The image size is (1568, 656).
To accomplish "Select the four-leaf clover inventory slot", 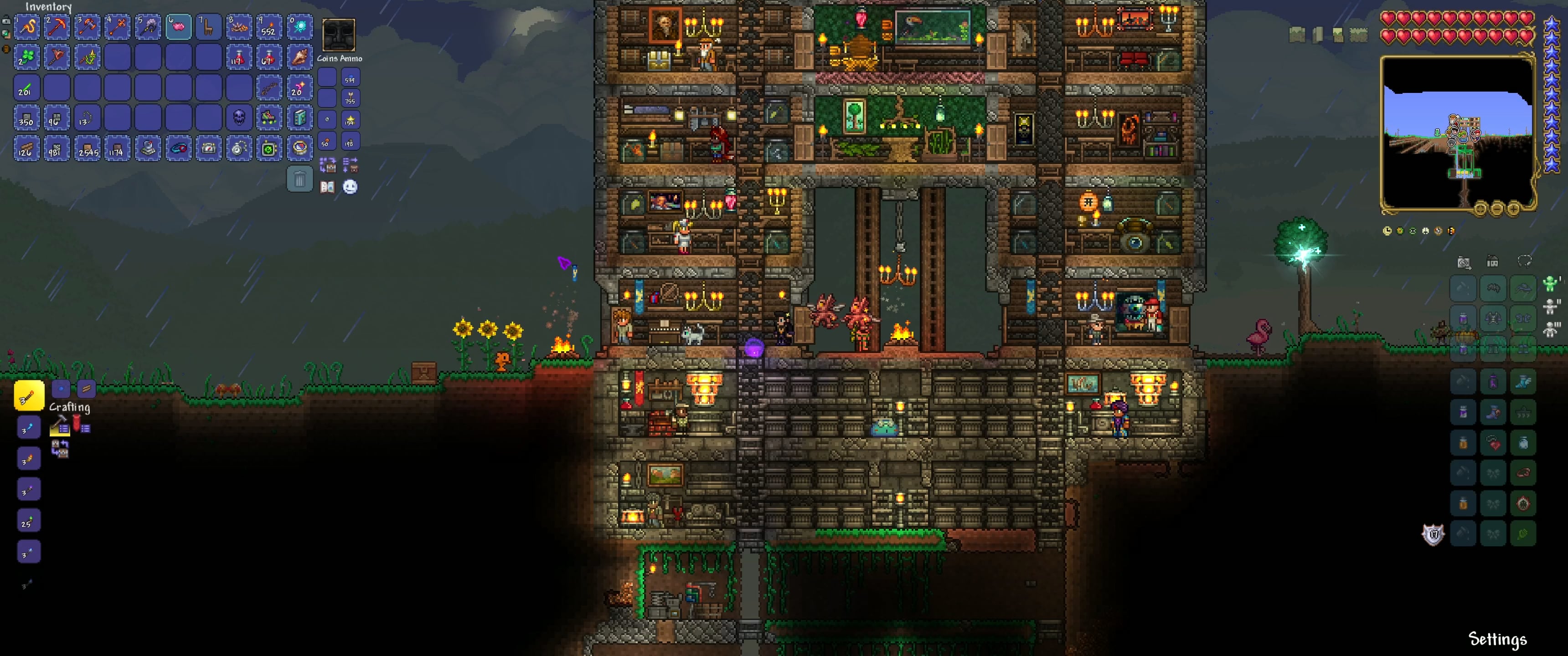I will pos(26,57).
